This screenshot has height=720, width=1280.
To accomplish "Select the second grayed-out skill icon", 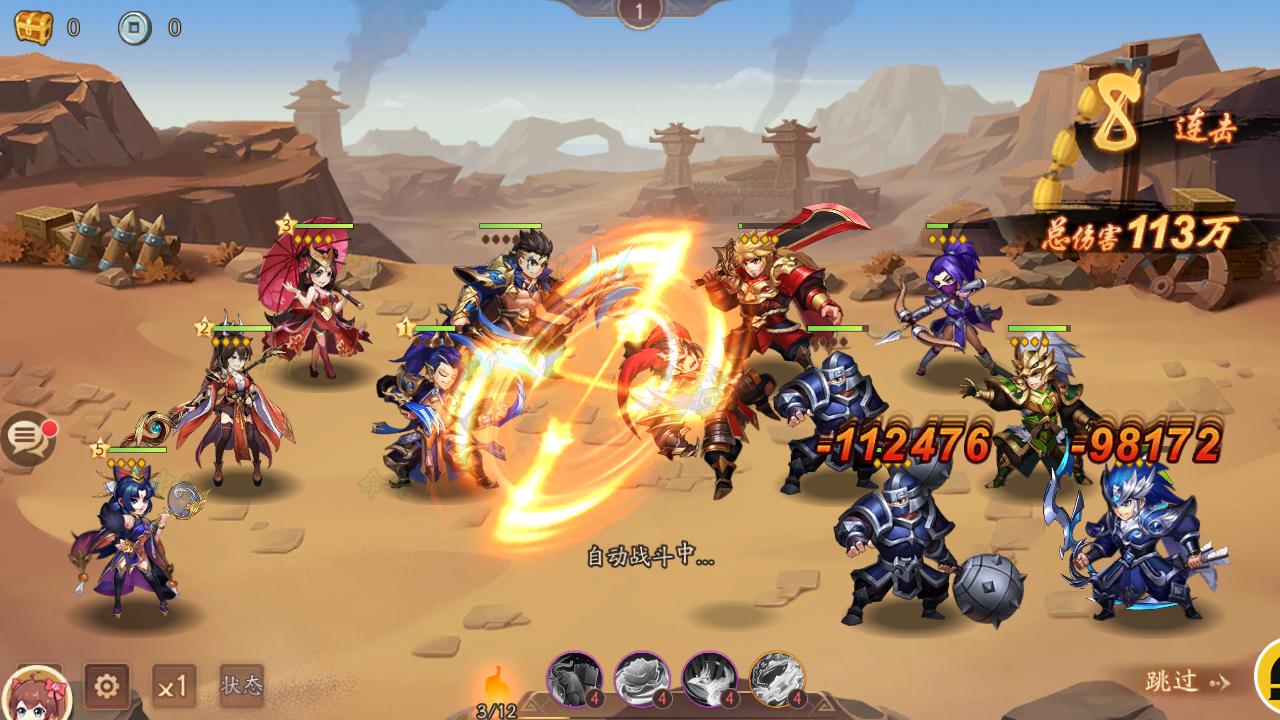I will pos(641,679).
